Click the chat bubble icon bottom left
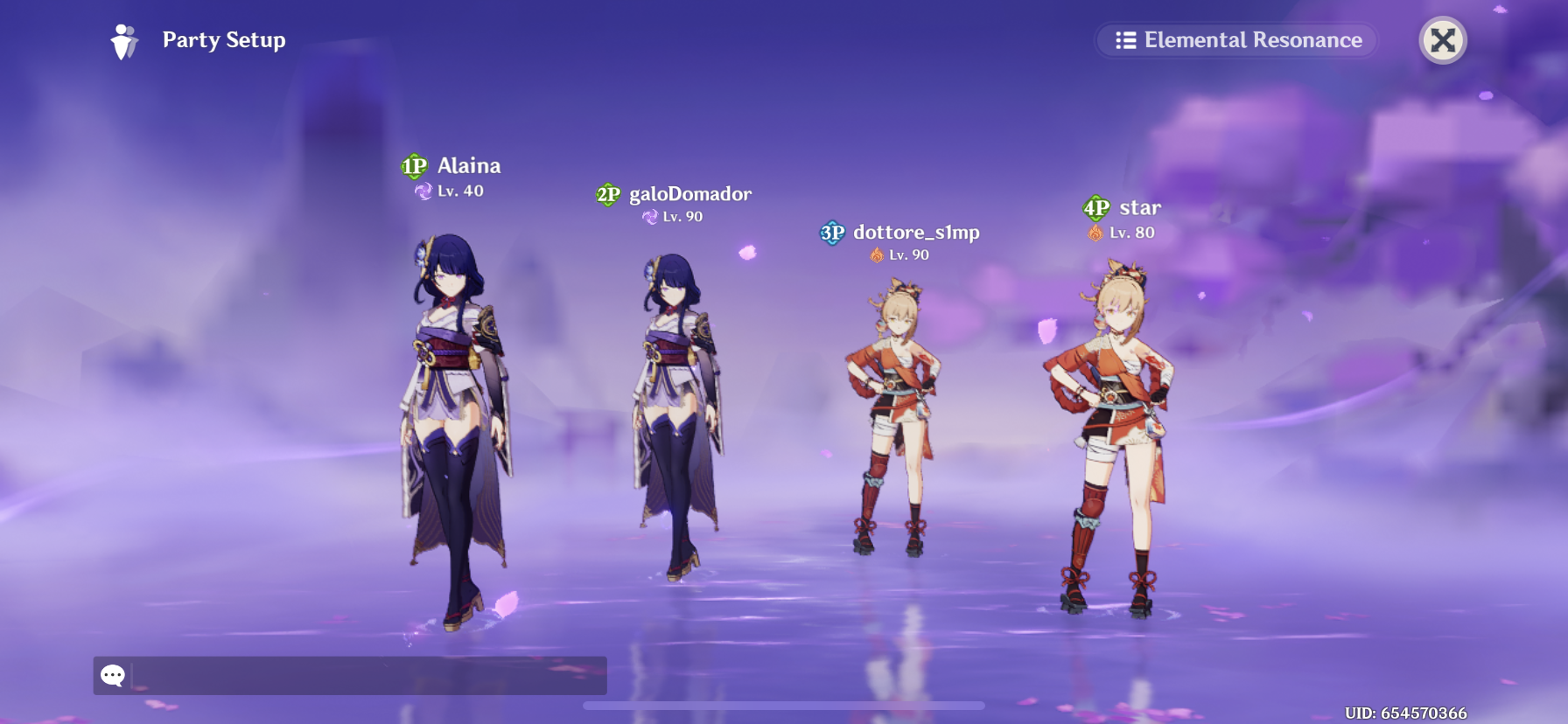This screenshot has width=1568, height=724. pos(112,677)
